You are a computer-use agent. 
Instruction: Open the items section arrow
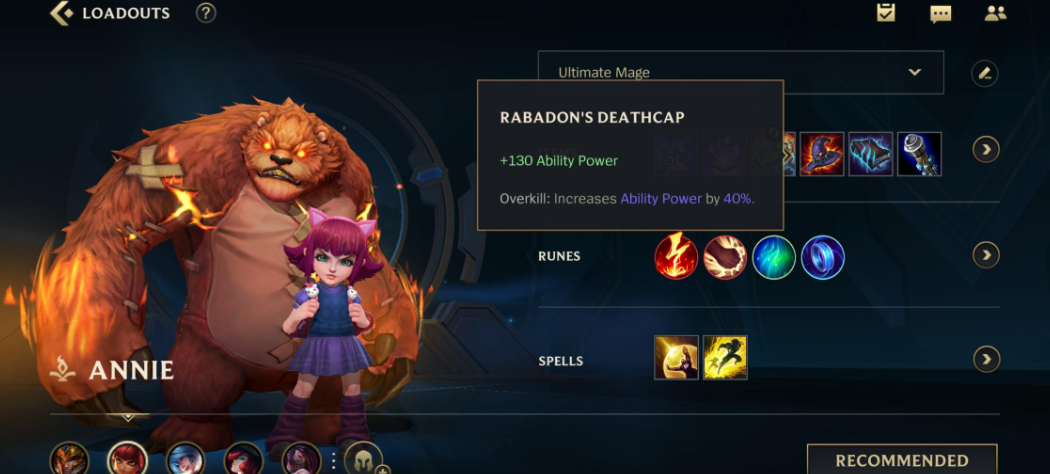point(986,150)
